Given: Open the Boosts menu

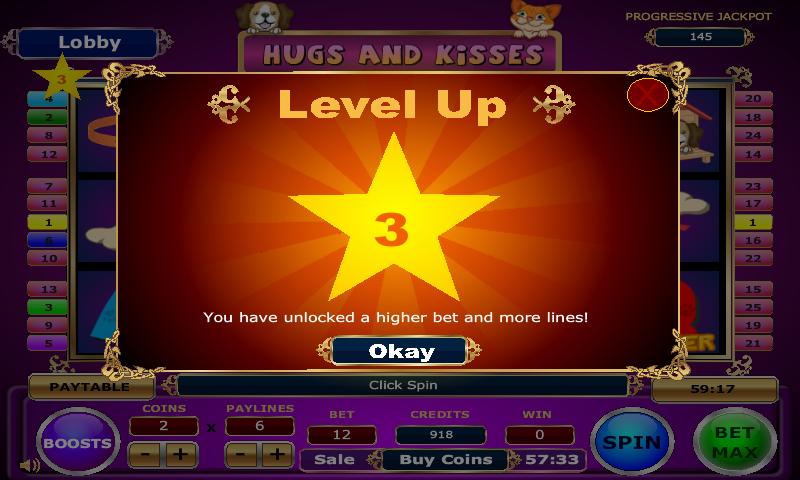Looking at the screenshot, I should click(x=78, y=441).
